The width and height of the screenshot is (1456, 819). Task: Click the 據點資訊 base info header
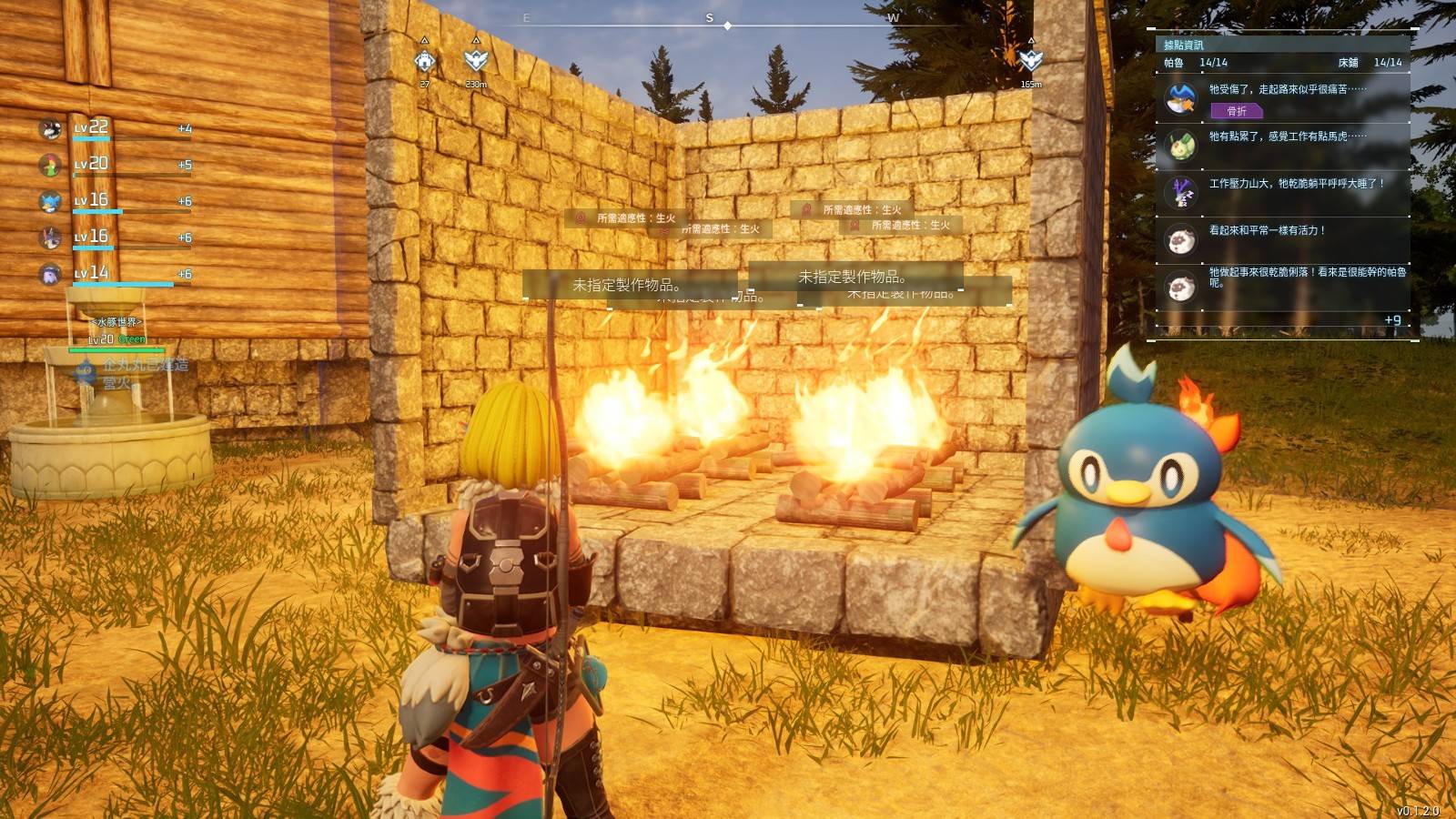1184,45
